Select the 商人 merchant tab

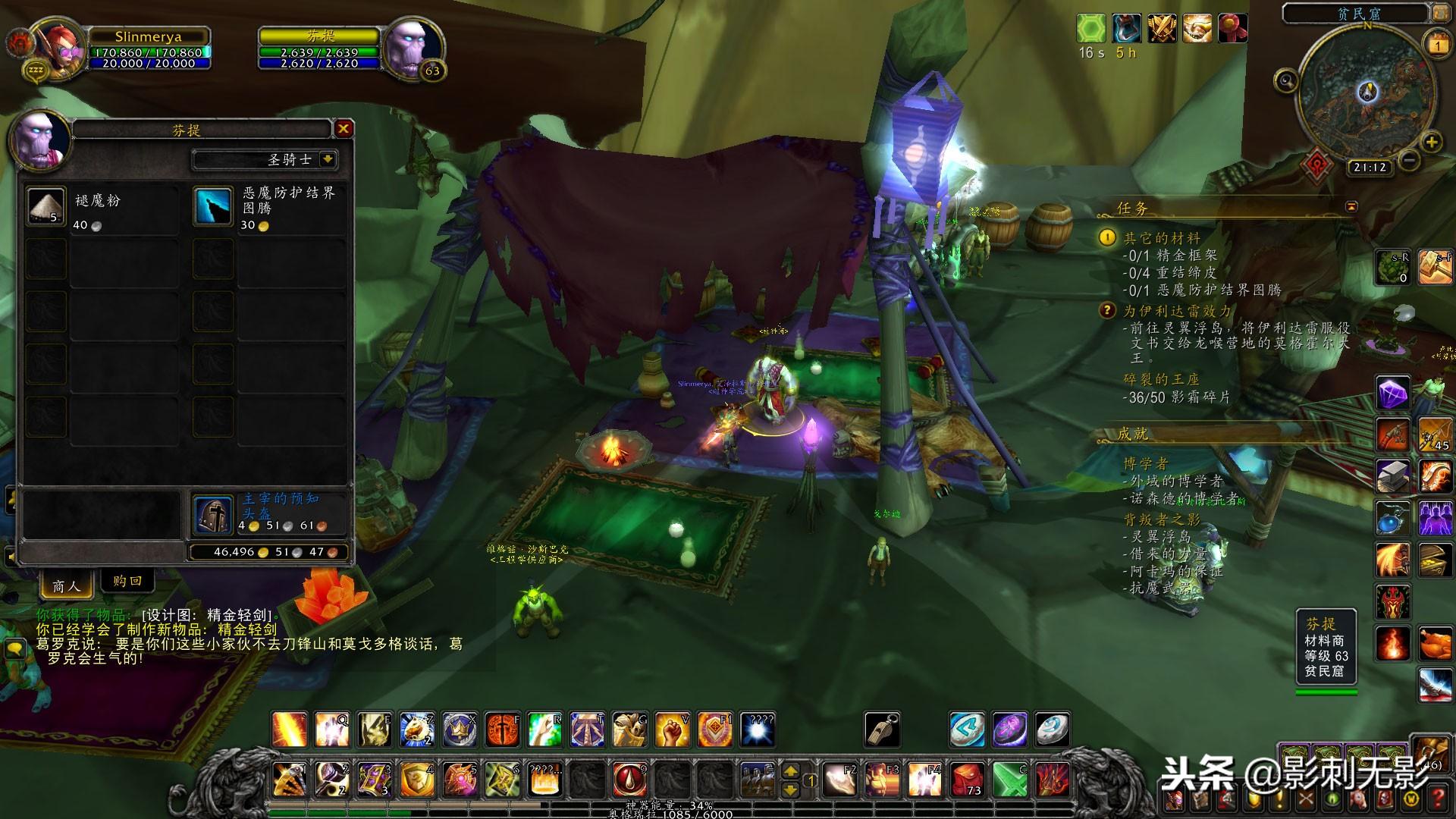tap(66, 585)
